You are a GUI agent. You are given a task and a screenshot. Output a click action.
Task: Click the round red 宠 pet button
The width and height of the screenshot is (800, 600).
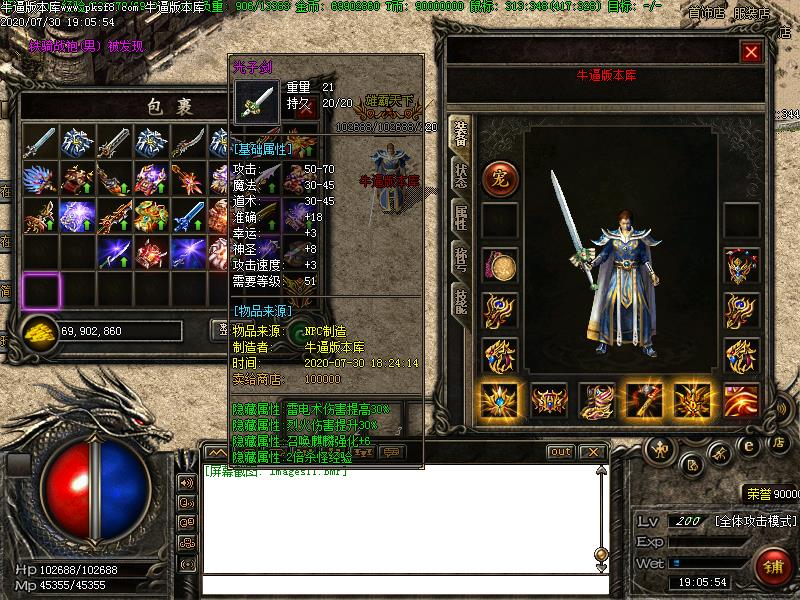pyautogui.click(x=499, y=178)
